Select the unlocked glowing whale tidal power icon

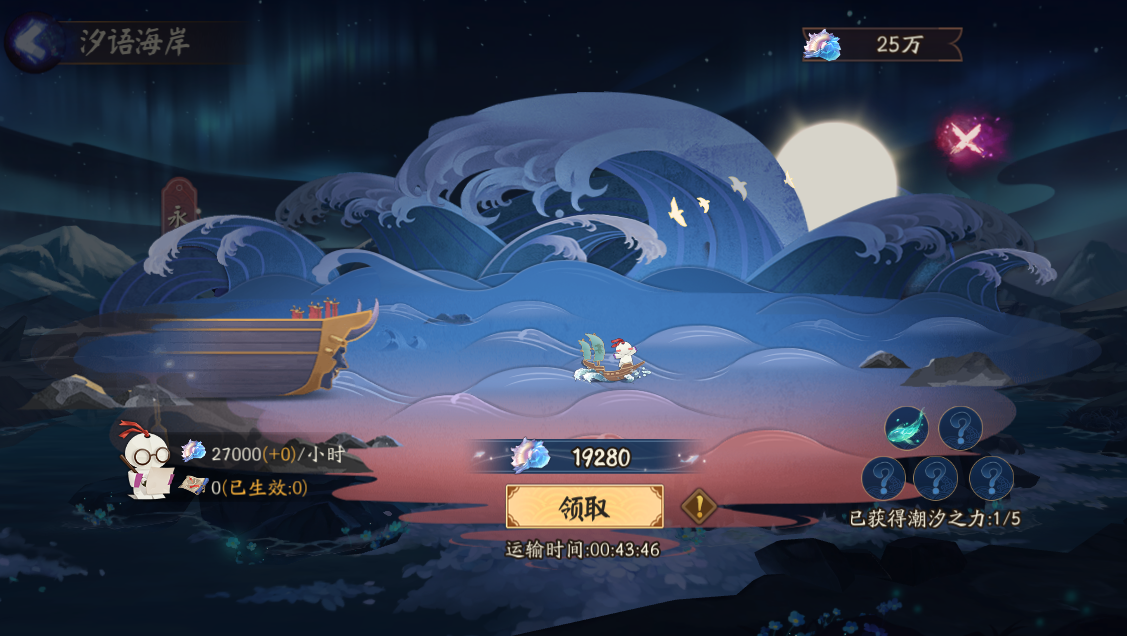906,428
